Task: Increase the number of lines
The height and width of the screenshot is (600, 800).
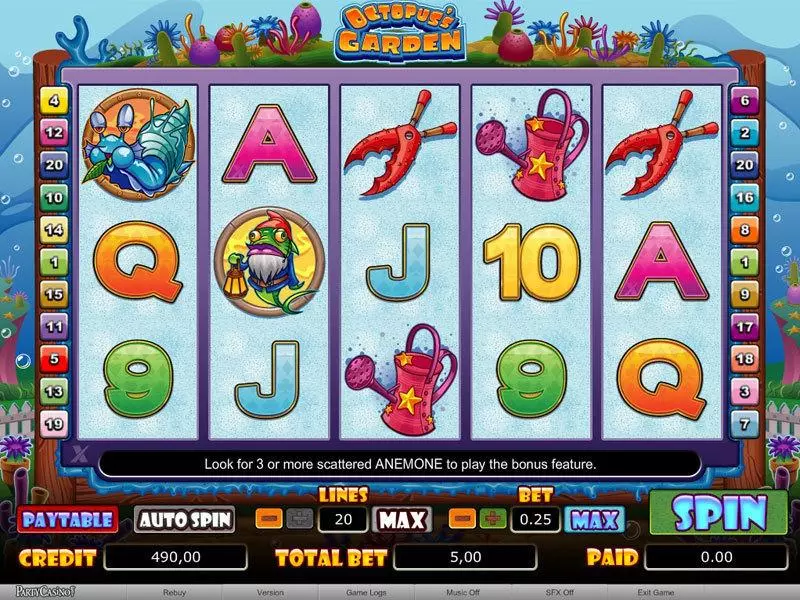Action: [x=297, y=520]
